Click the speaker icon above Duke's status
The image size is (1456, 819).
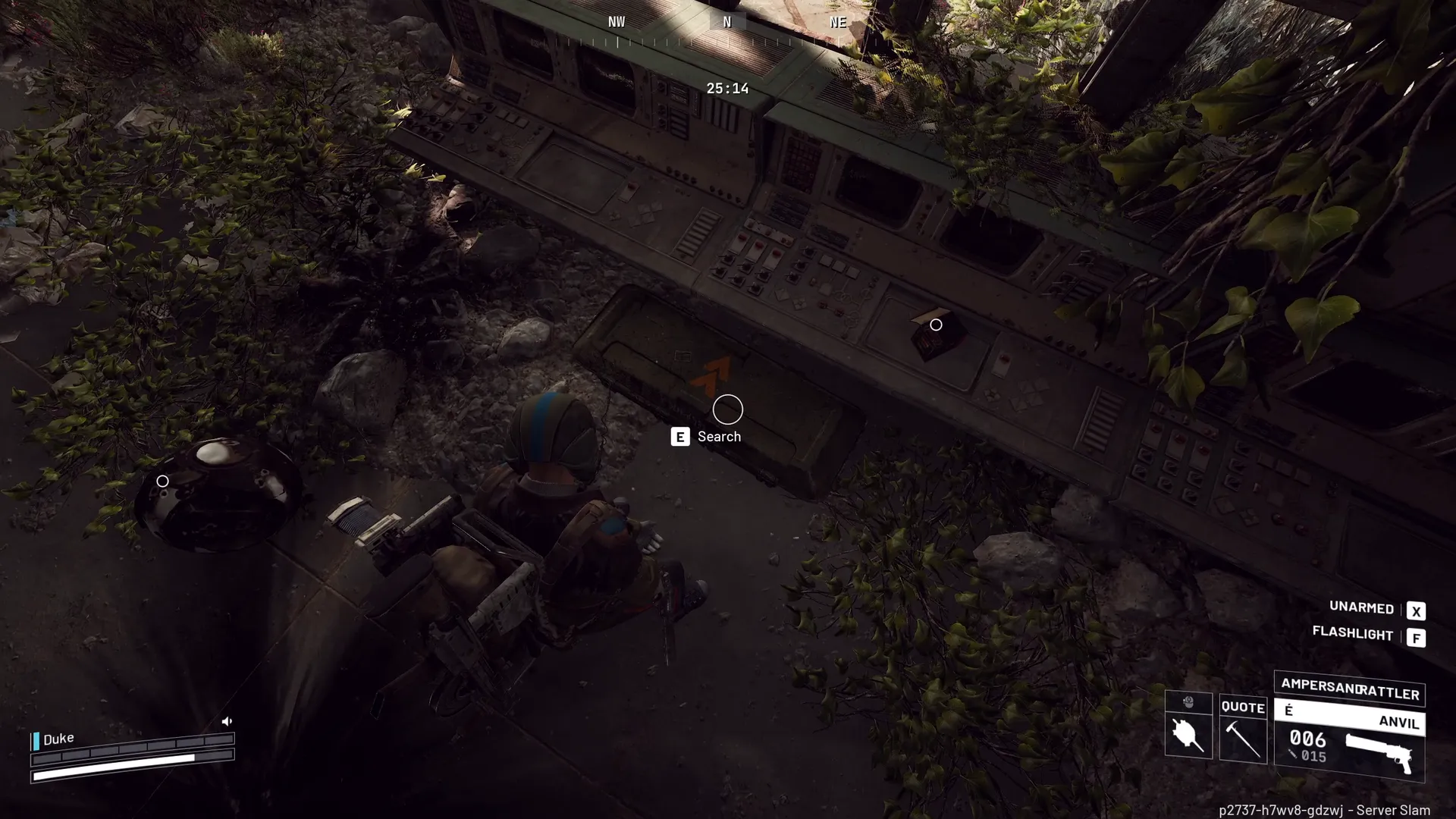[x=227, y=721]
